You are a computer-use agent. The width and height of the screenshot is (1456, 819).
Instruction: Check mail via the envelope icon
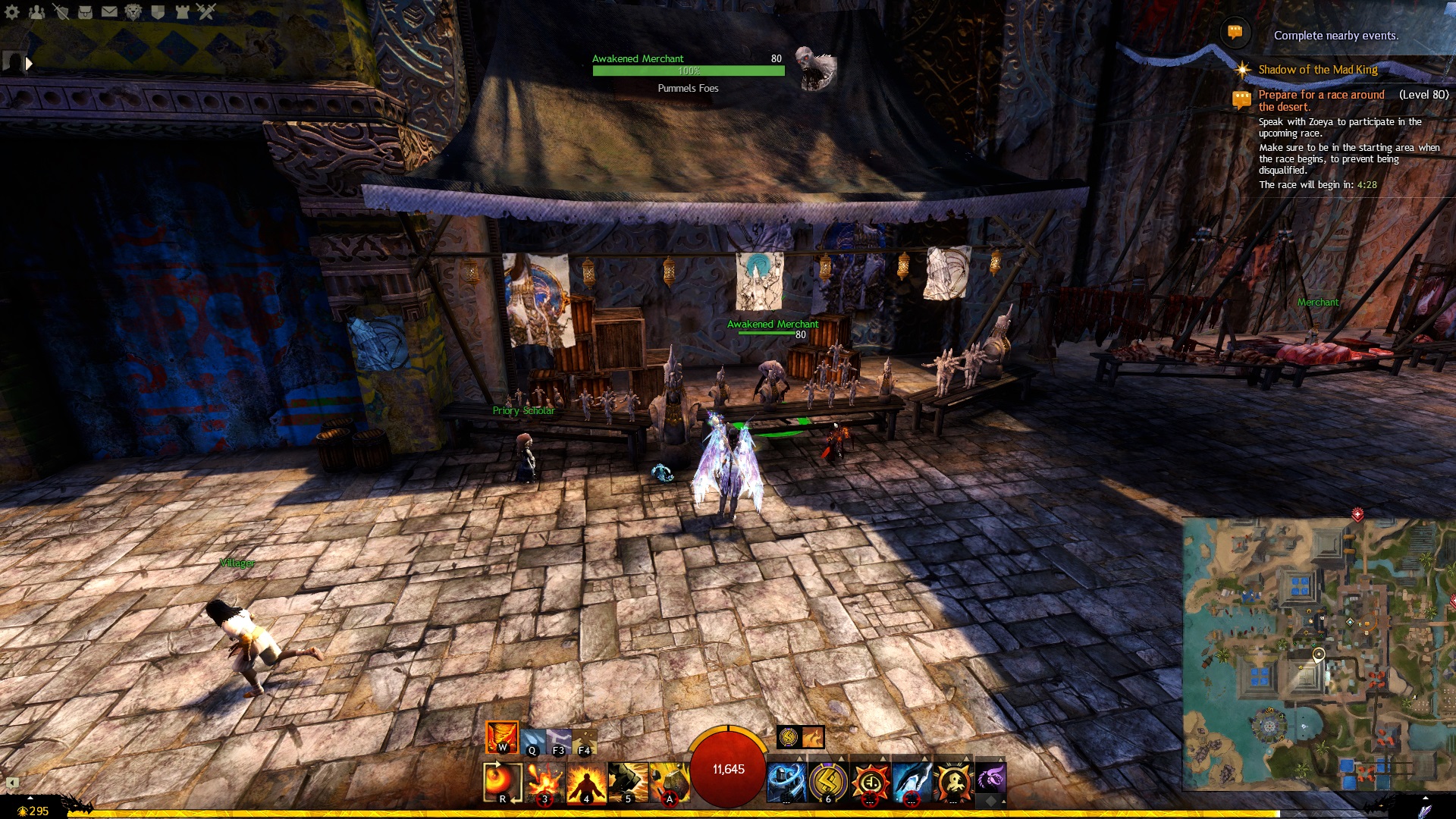(109, 12)
